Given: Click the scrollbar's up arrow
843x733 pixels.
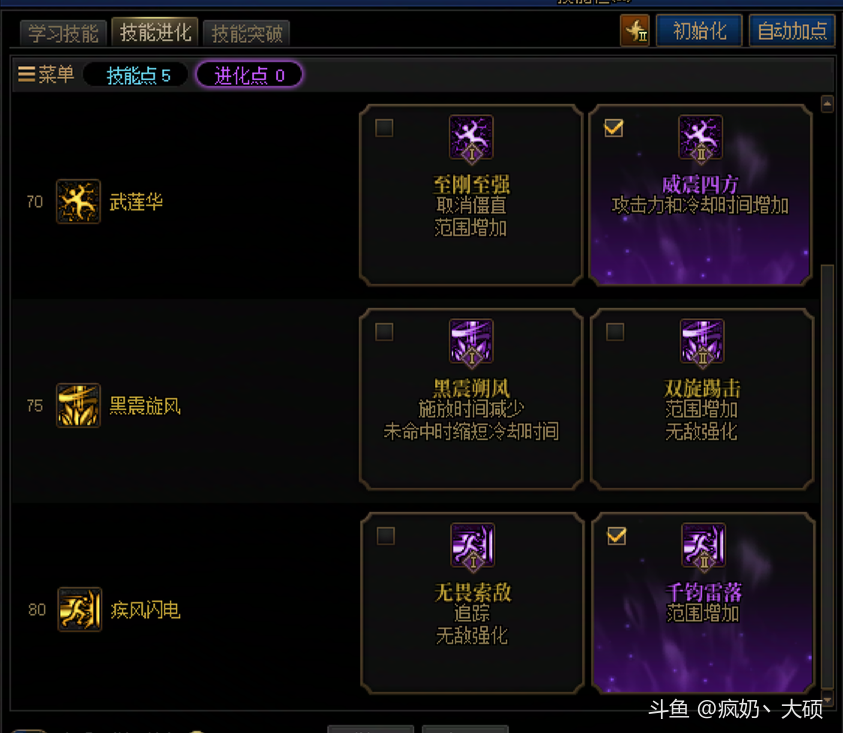Looking at the screenshot, I should pyautogui.click(x=827, y=103).
